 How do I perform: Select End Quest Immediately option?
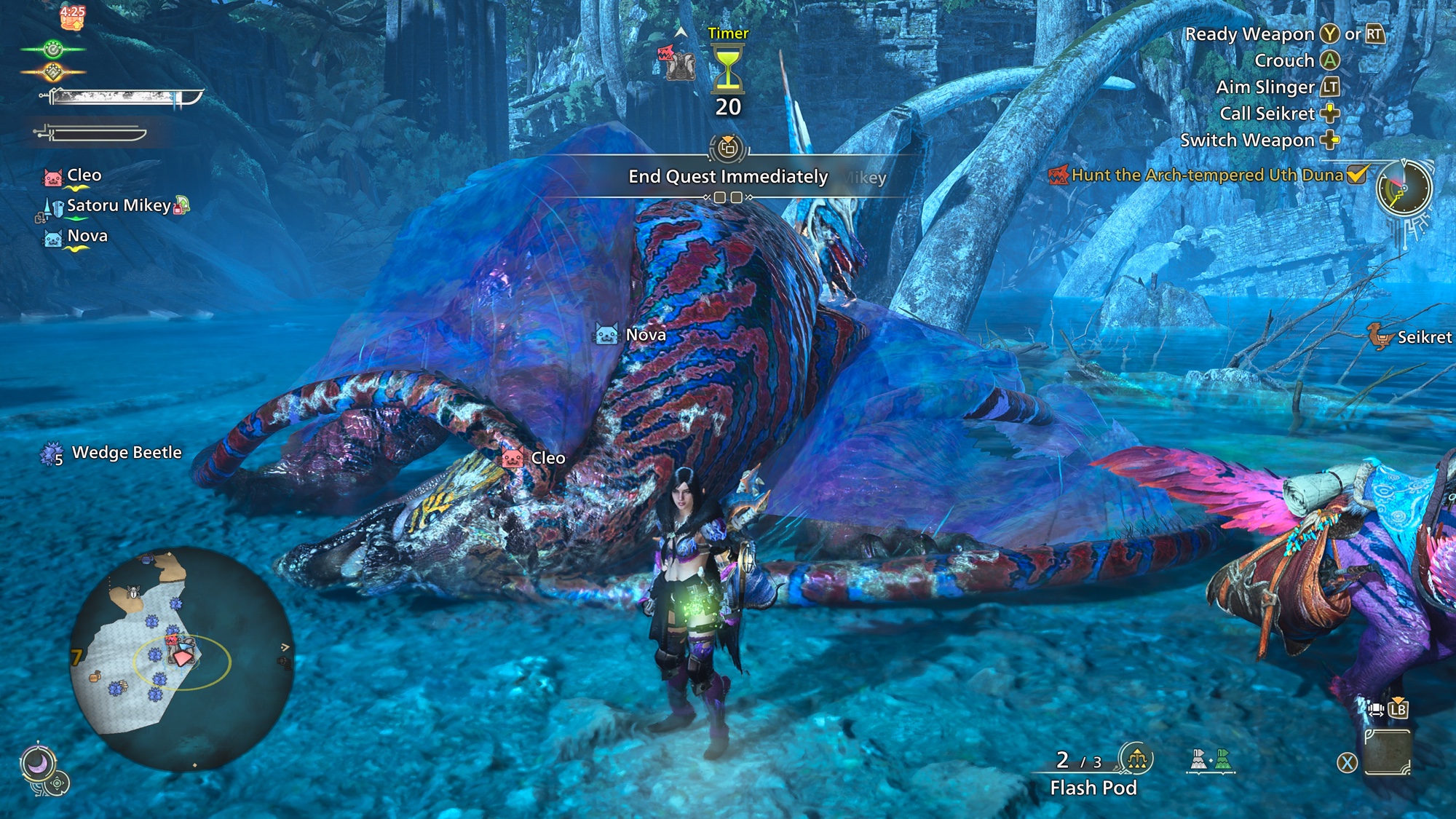point(728,177)
